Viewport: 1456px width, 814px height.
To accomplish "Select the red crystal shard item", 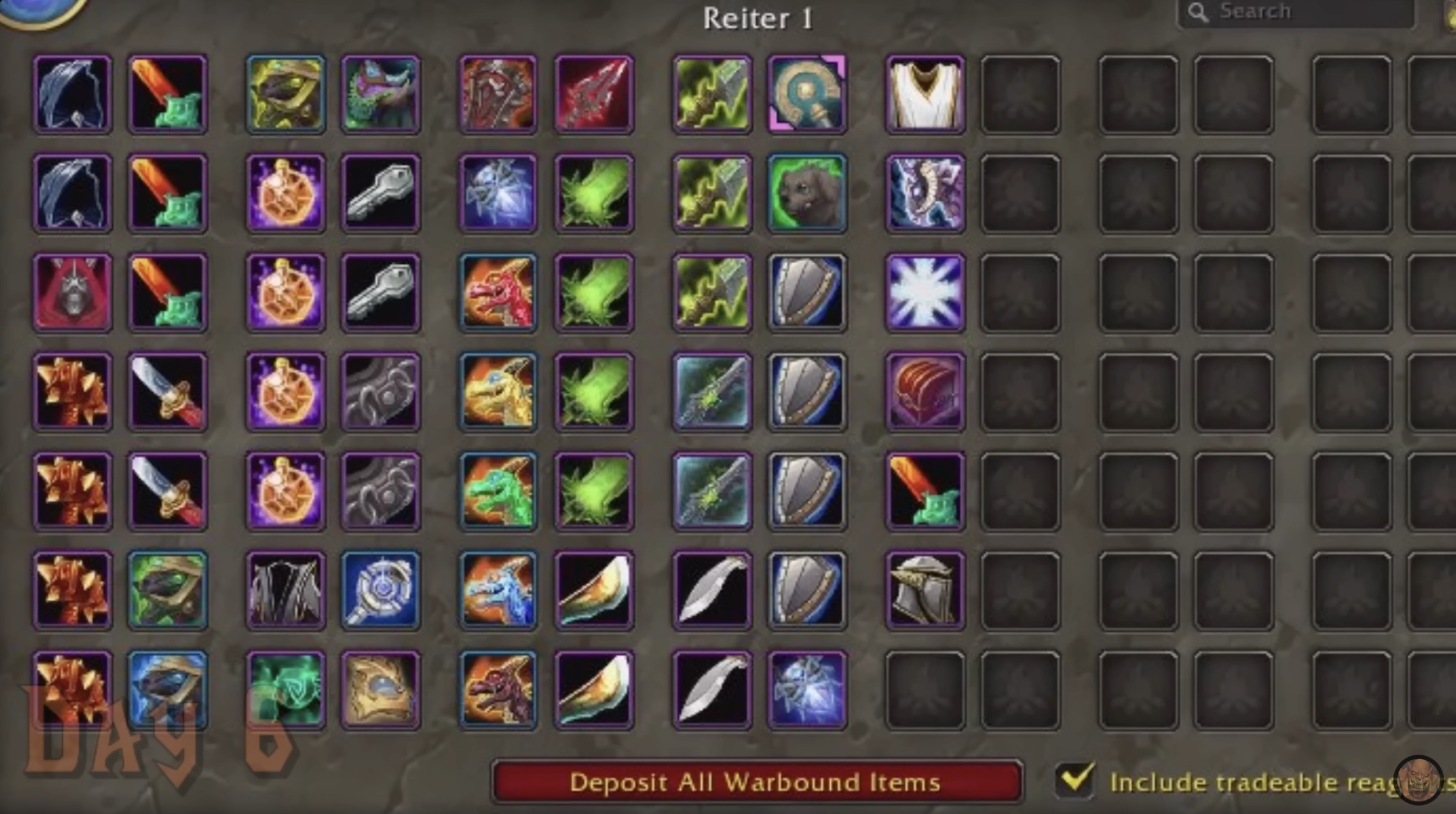I will pyautogui.click(x=594, y=95).
